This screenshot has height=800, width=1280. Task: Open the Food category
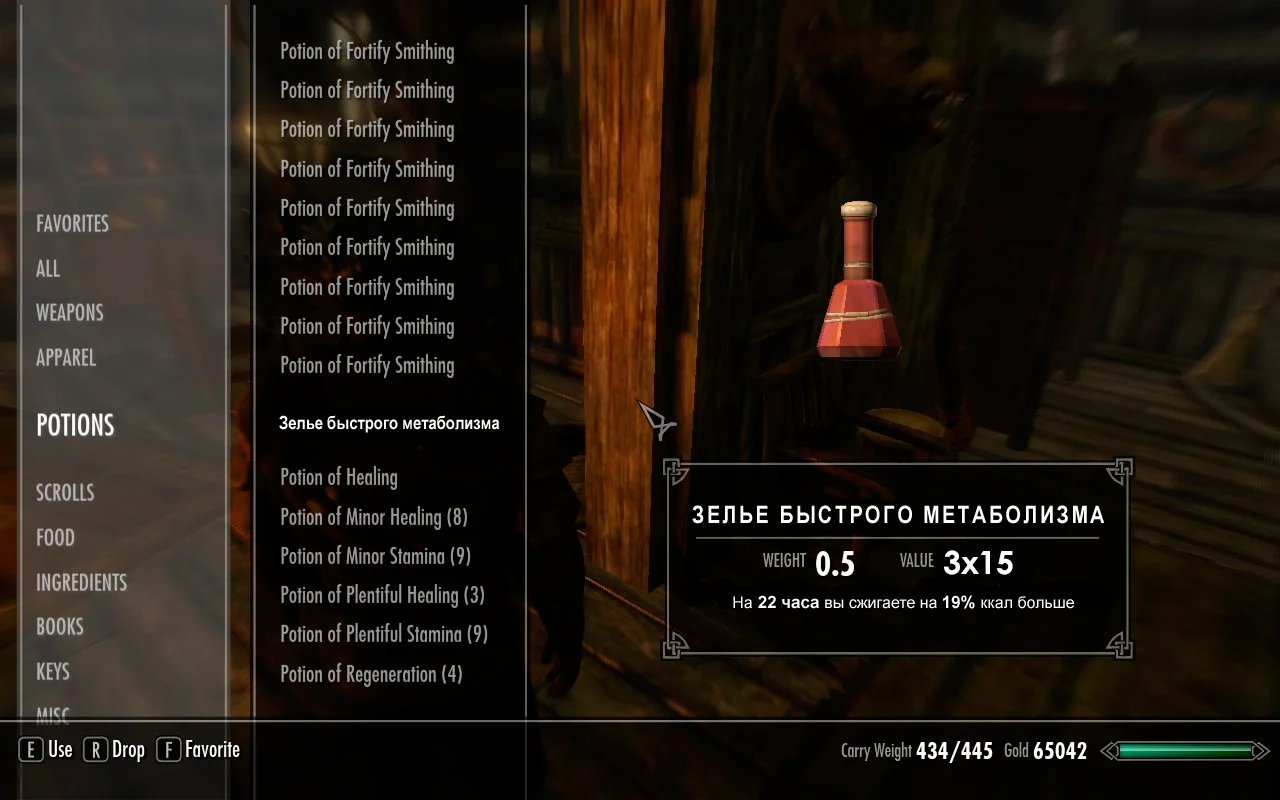[56, 538]
